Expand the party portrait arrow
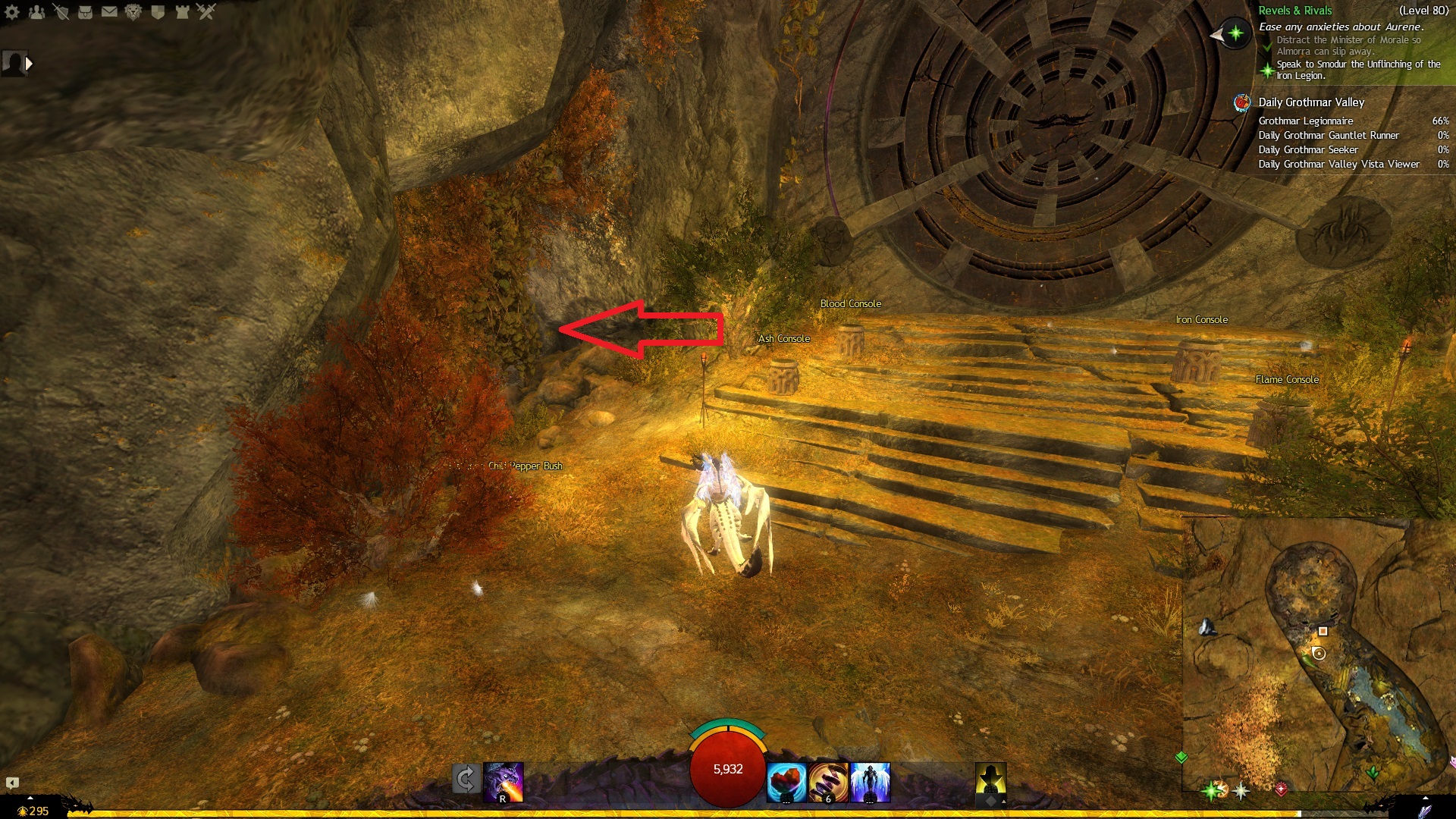The height and width of the screenshot is (819, 1456). 29,64
